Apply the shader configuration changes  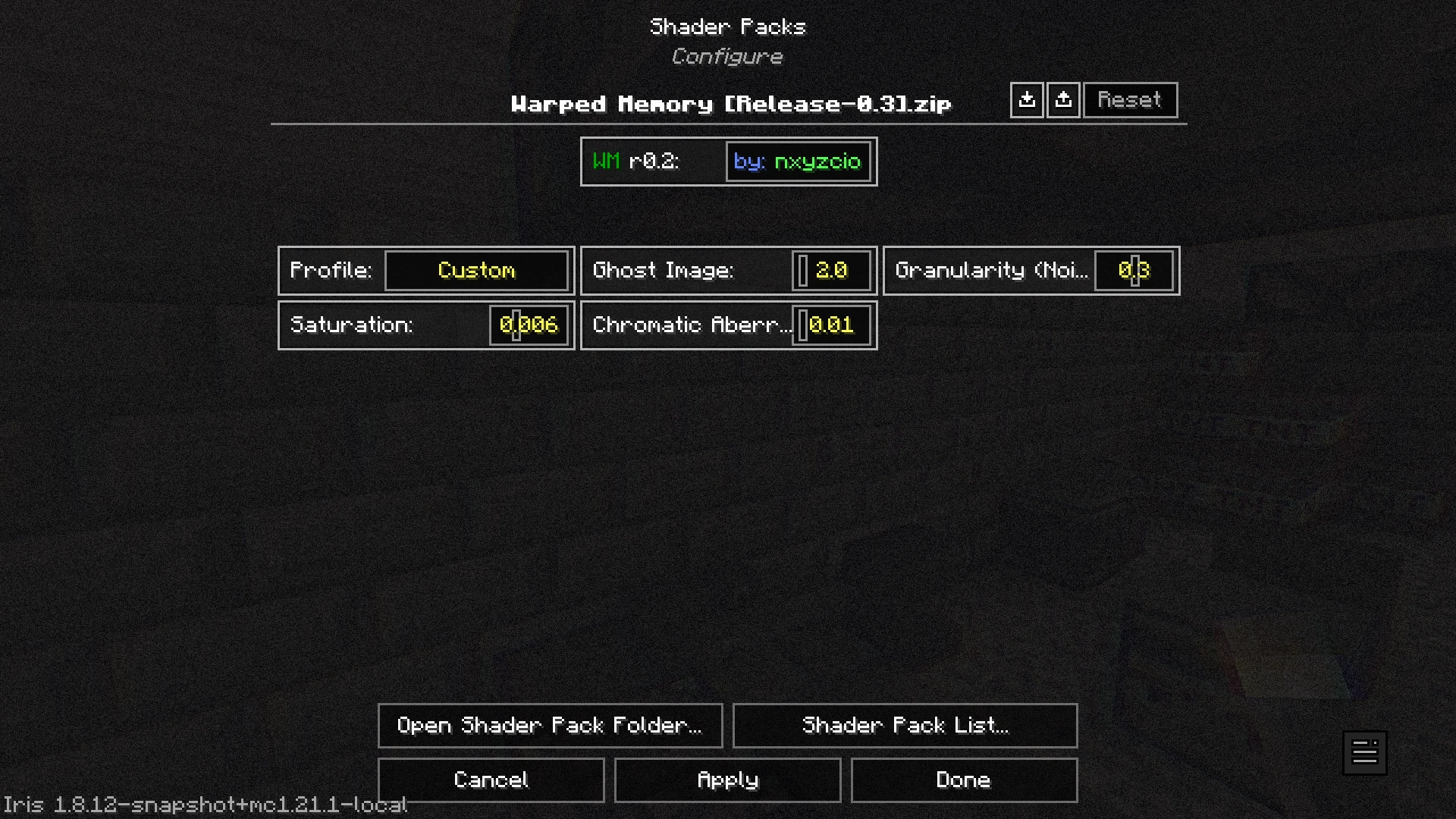(726, 780)
